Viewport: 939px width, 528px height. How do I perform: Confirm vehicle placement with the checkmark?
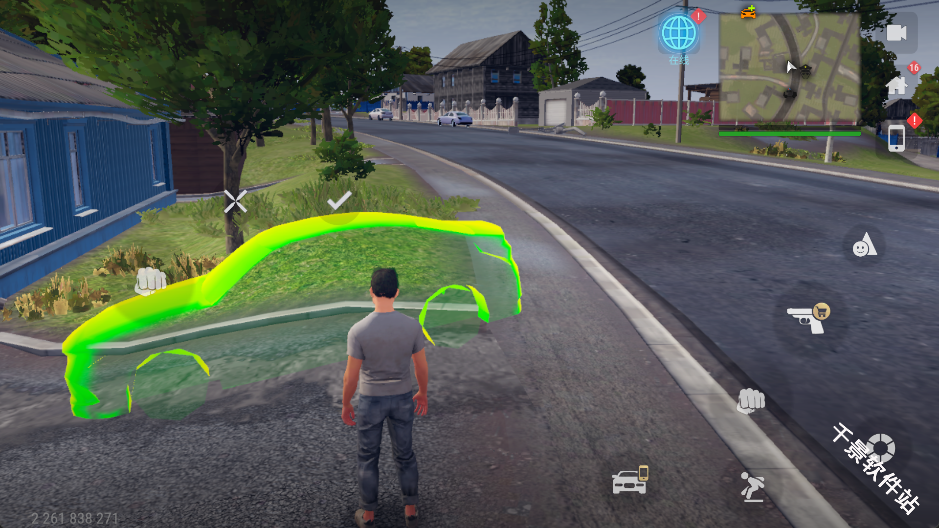(x=339, y=200)
